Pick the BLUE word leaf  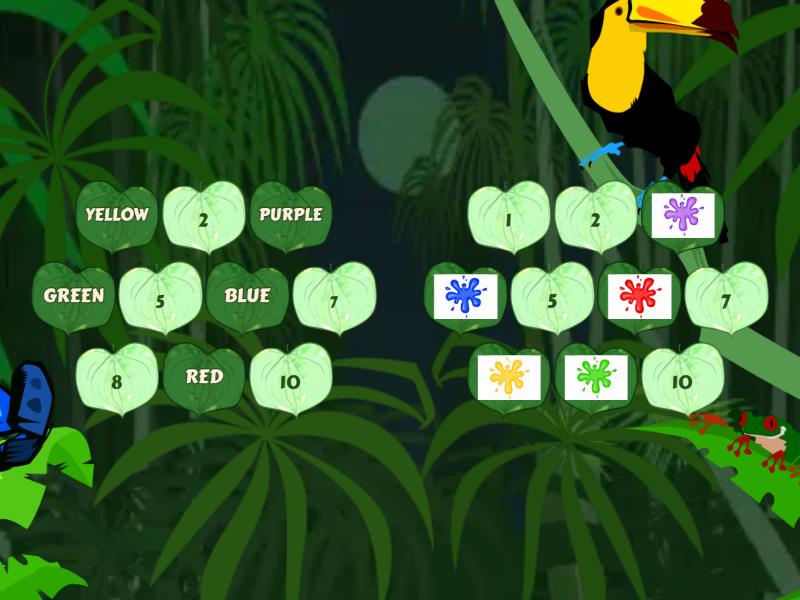[247, 297]
